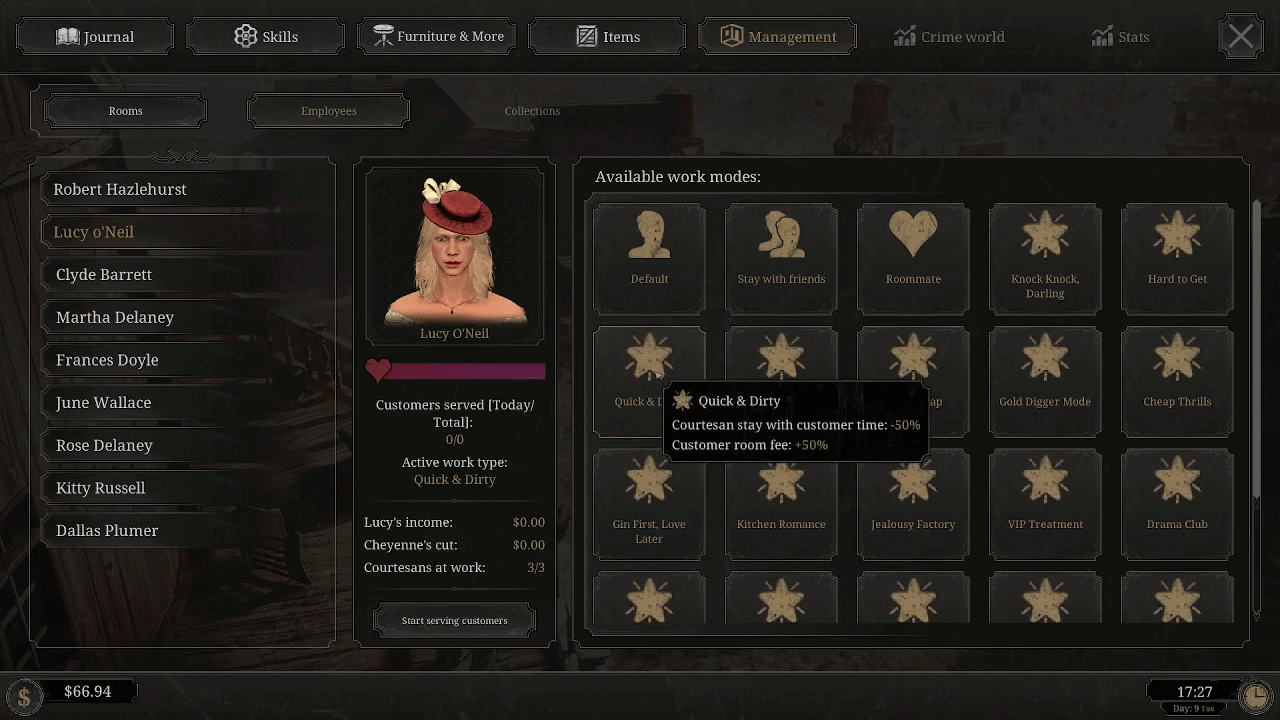
Task: Select Robert Hazlehurst from the employee list
Action: [120, 189]
